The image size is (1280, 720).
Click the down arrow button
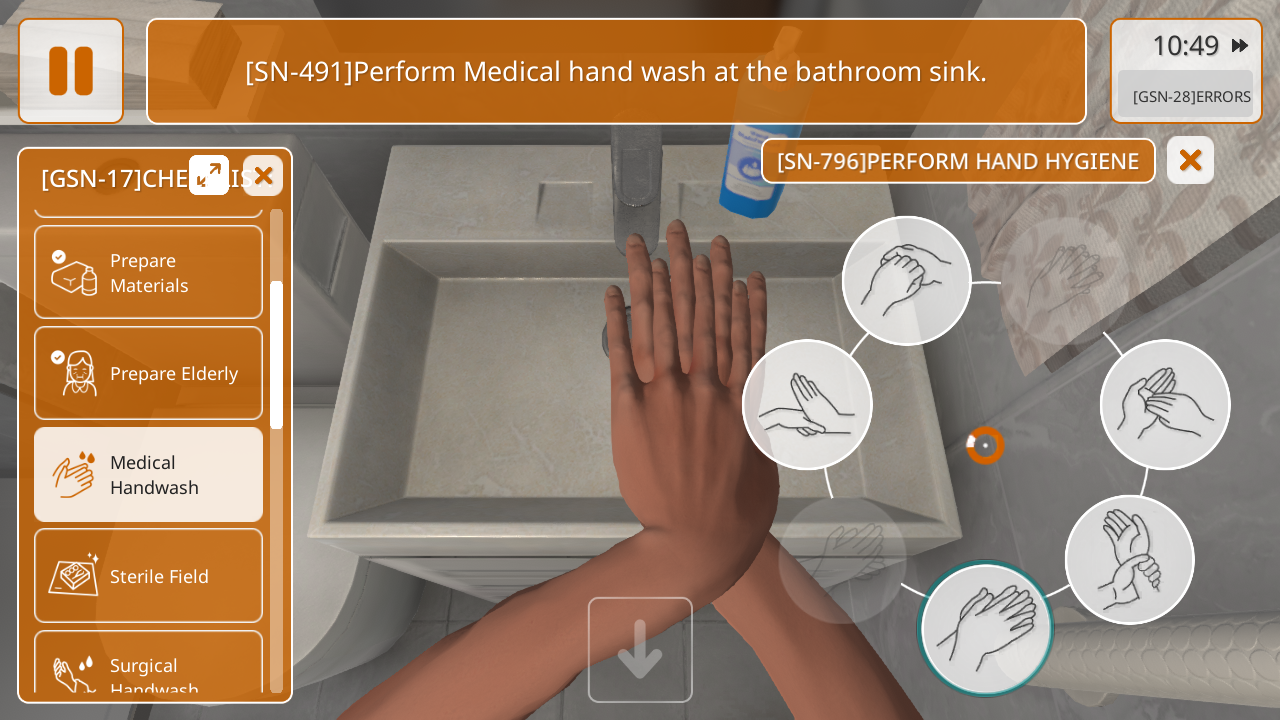click(640, 649)
